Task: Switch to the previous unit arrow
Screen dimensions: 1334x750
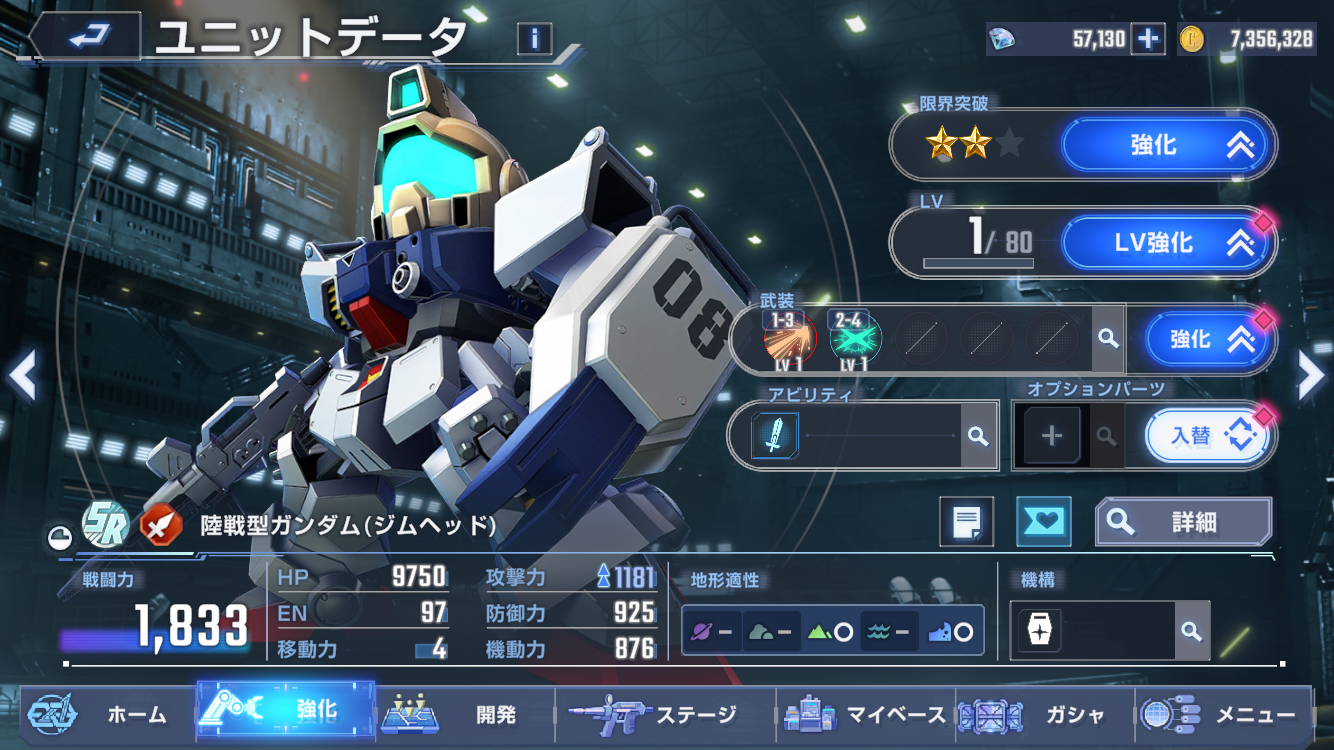Action: (x=22, y=375)
